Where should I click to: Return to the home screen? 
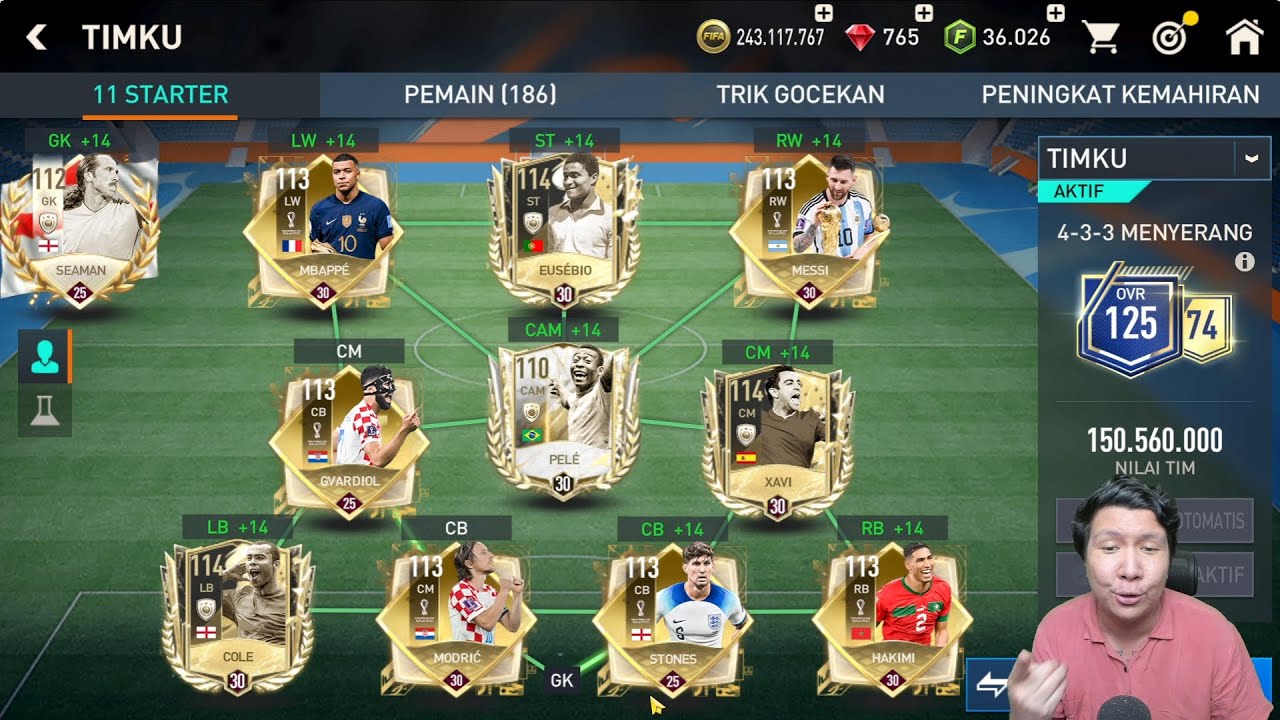[1244, 38]
